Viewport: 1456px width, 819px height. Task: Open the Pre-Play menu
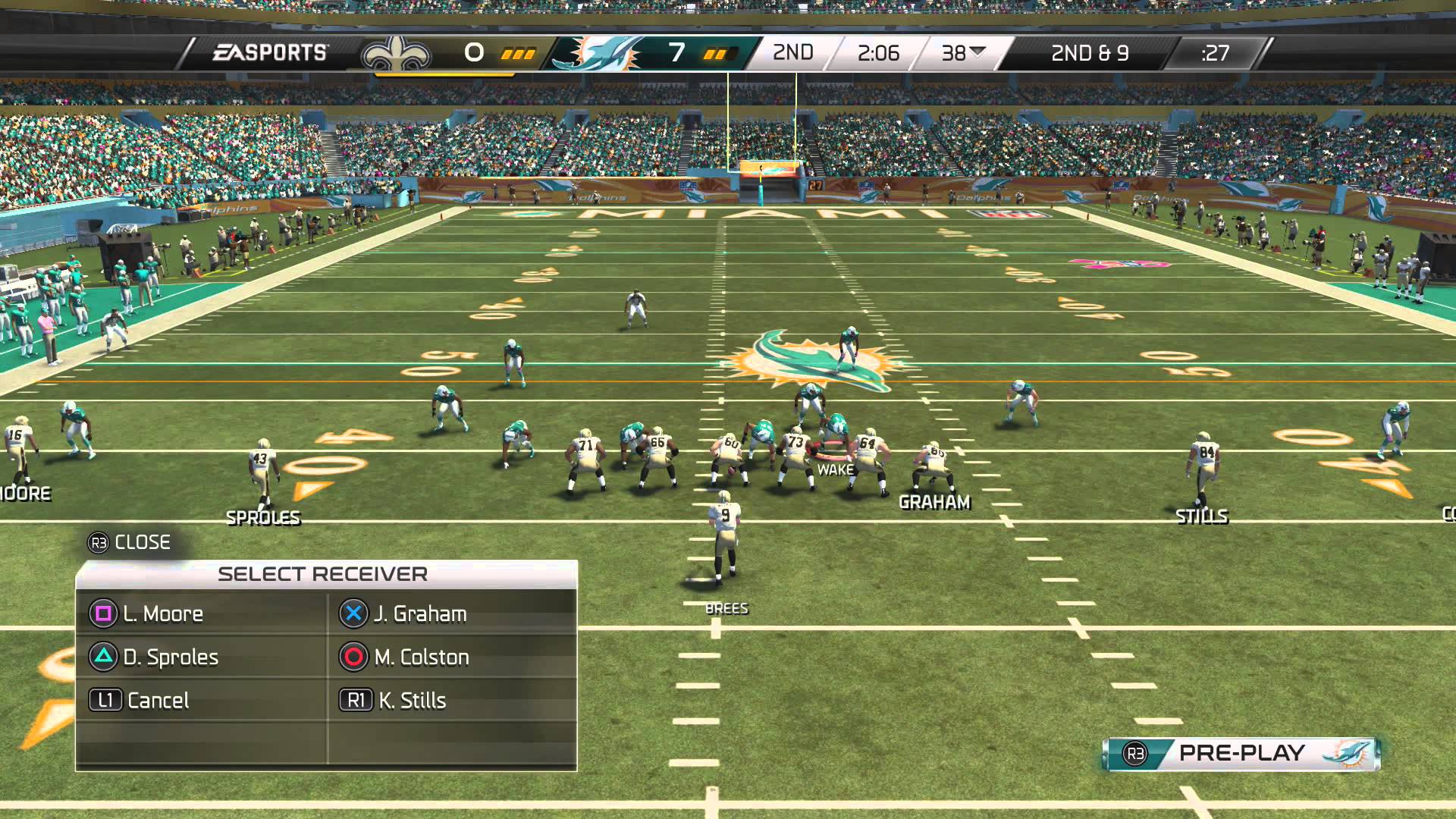(1241, 753)
